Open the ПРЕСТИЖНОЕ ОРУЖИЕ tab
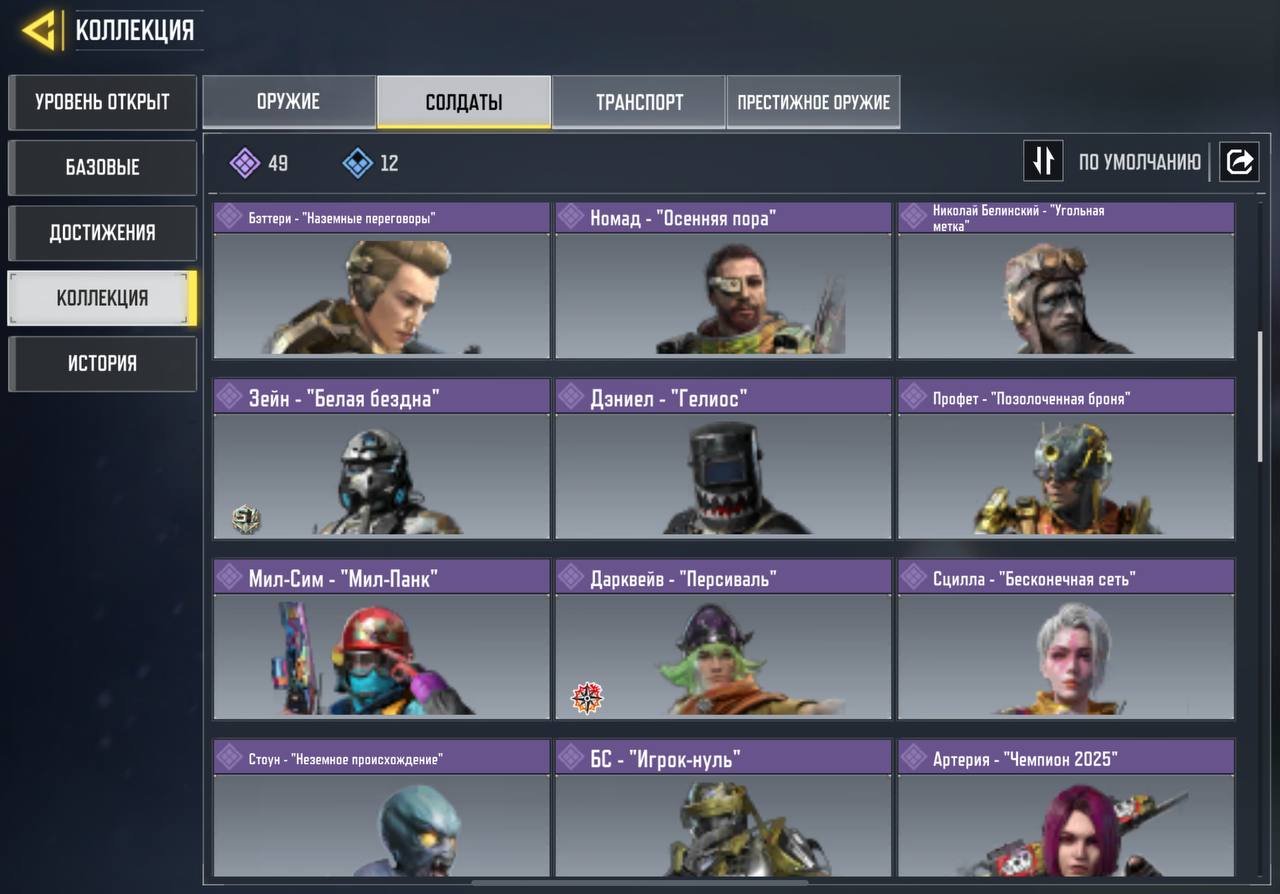The width and height of the screenshot is (1280, 894). (813, 102)
